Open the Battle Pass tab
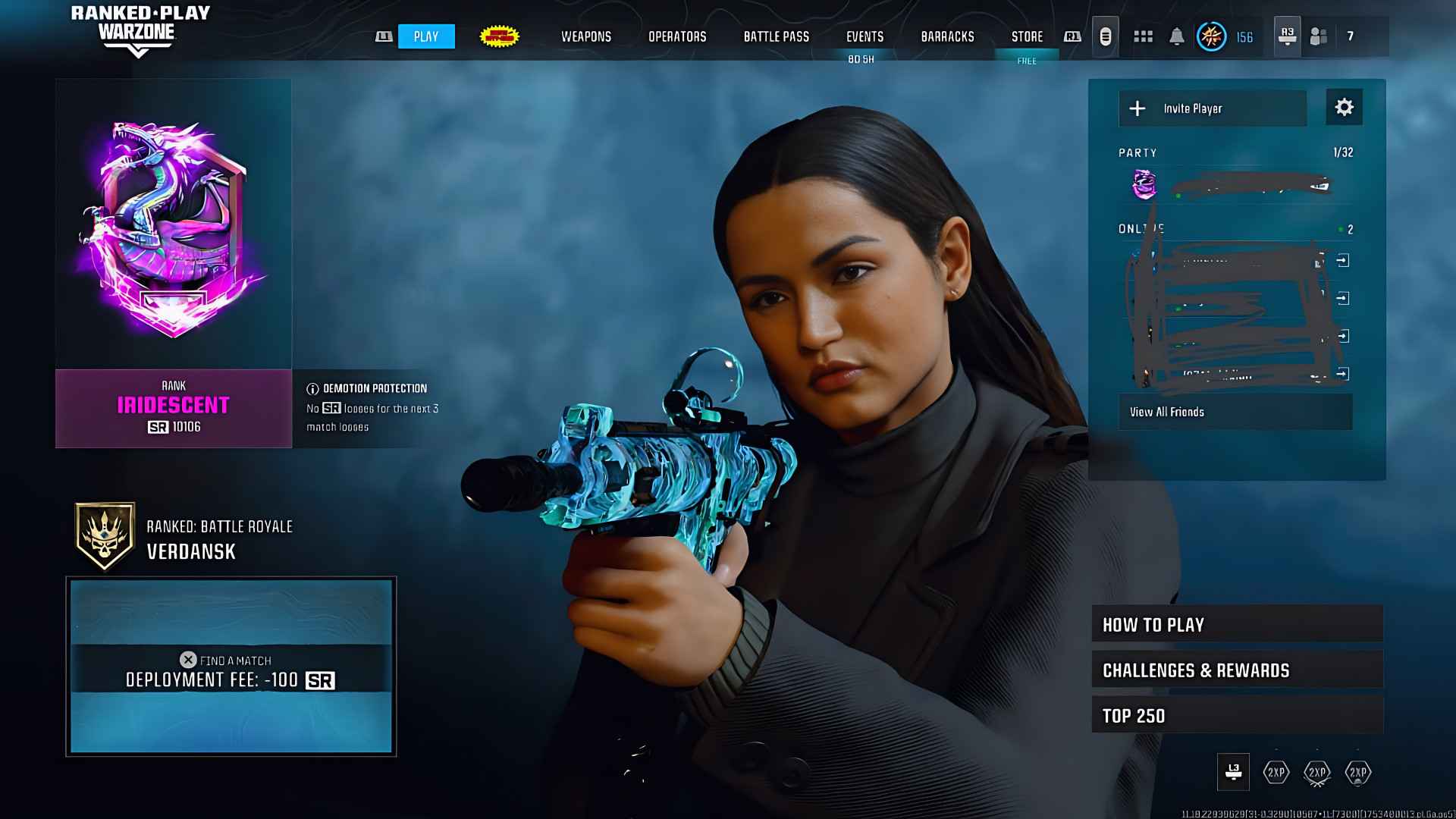 [776, 36]
